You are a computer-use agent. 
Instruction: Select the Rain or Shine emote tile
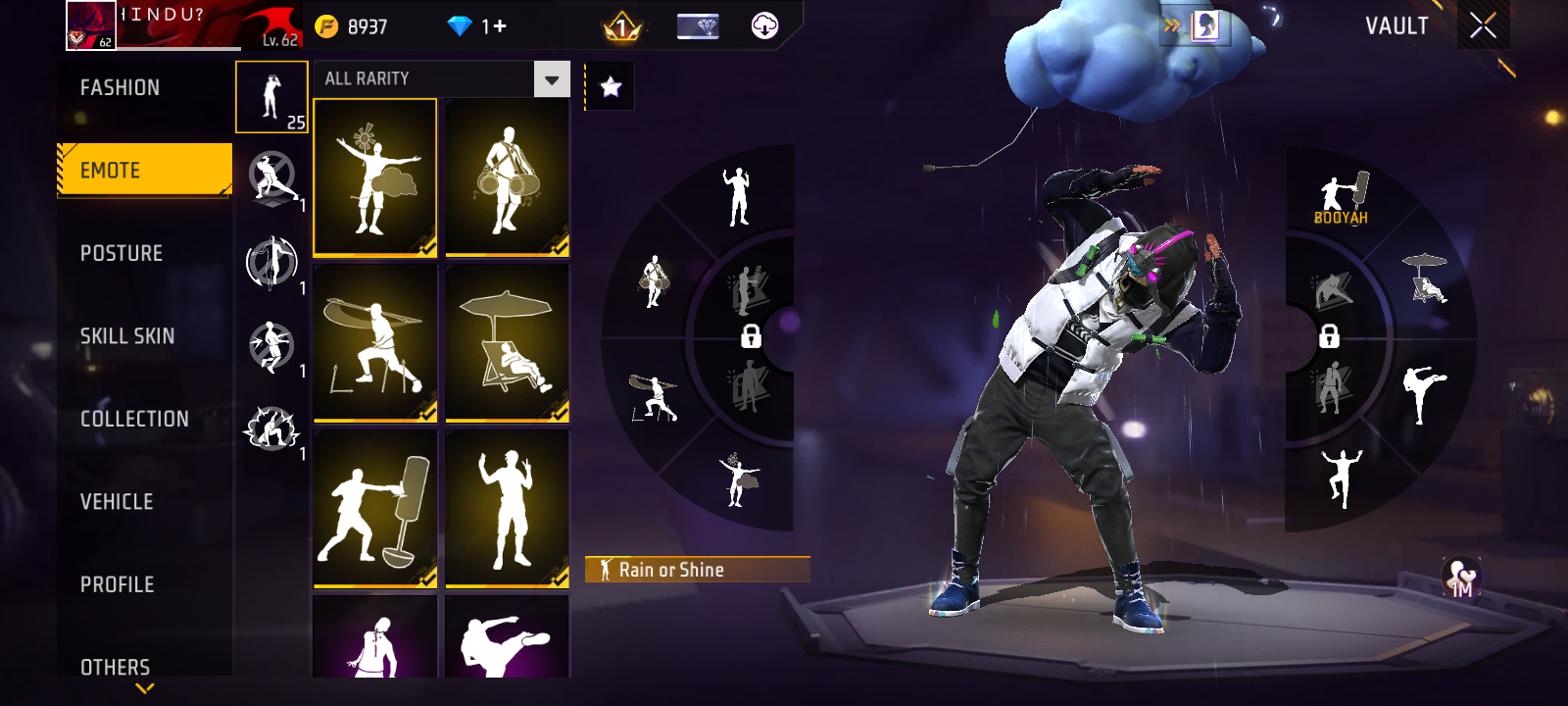[375, 177]
